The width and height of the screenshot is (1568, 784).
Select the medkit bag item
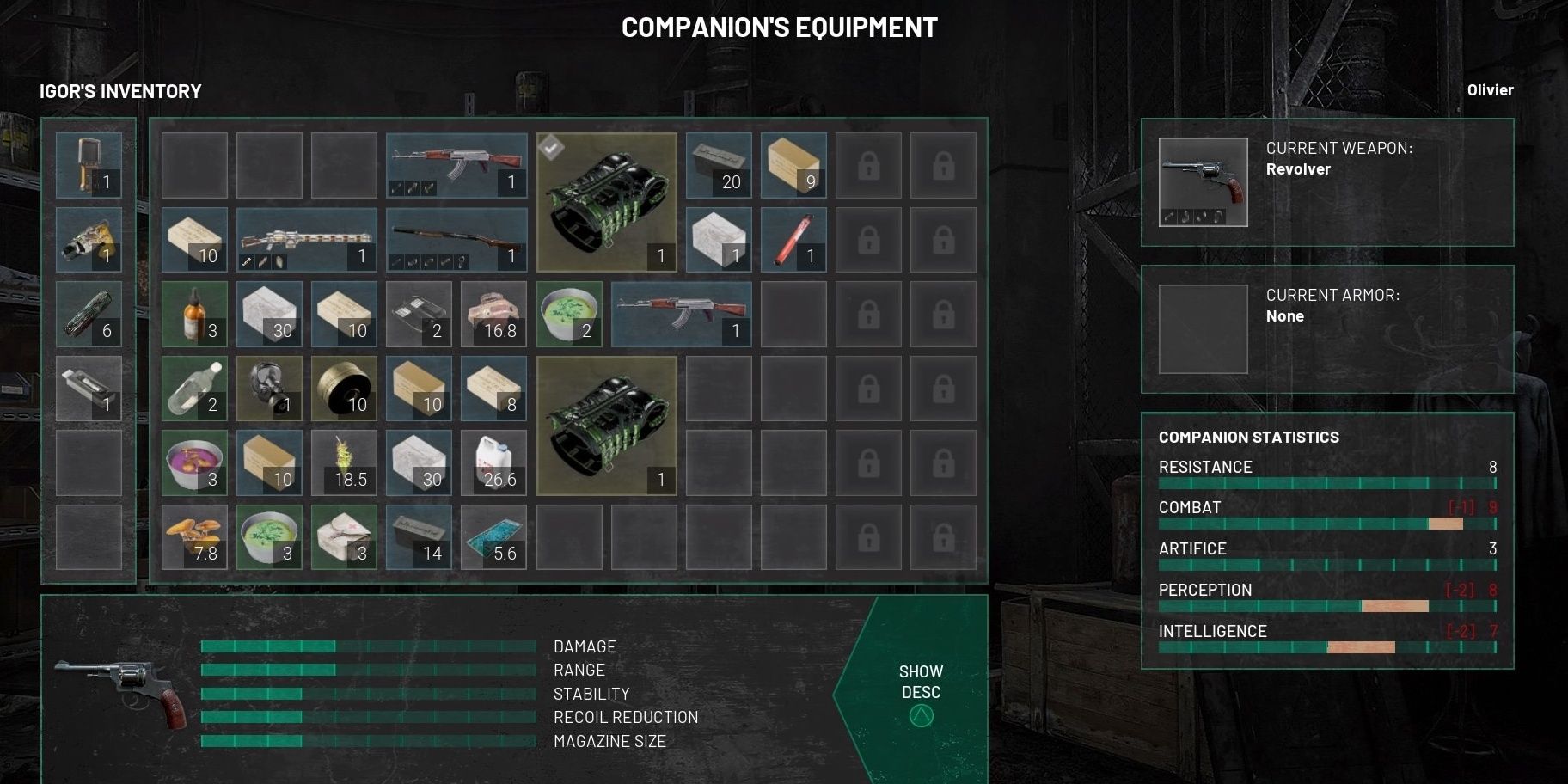pos(344,537)
